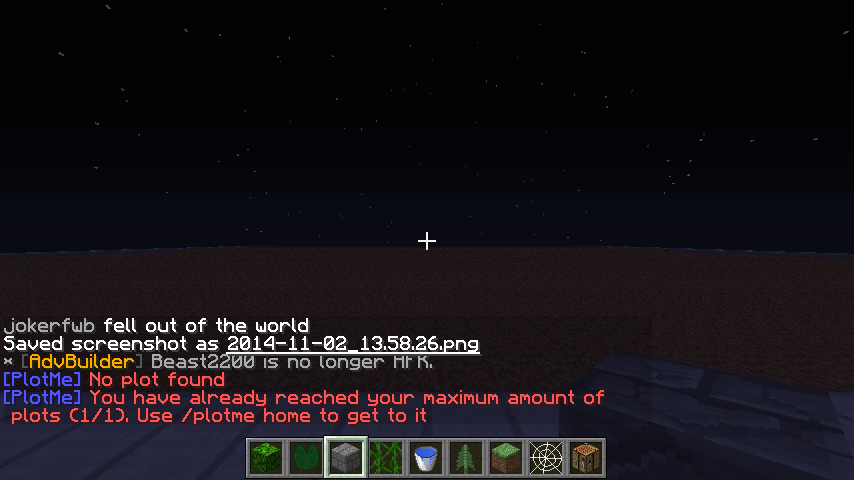The image size is (854, 480).
Task: Select the leaves block hotbar slot
Action: pyautogui.click(x=266, y=458)
